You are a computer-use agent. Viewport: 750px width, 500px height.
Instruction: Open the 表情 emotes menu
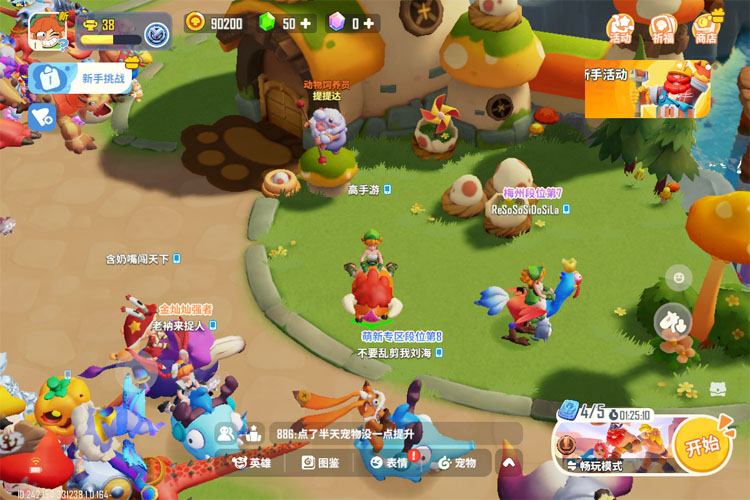pos(389,463)
